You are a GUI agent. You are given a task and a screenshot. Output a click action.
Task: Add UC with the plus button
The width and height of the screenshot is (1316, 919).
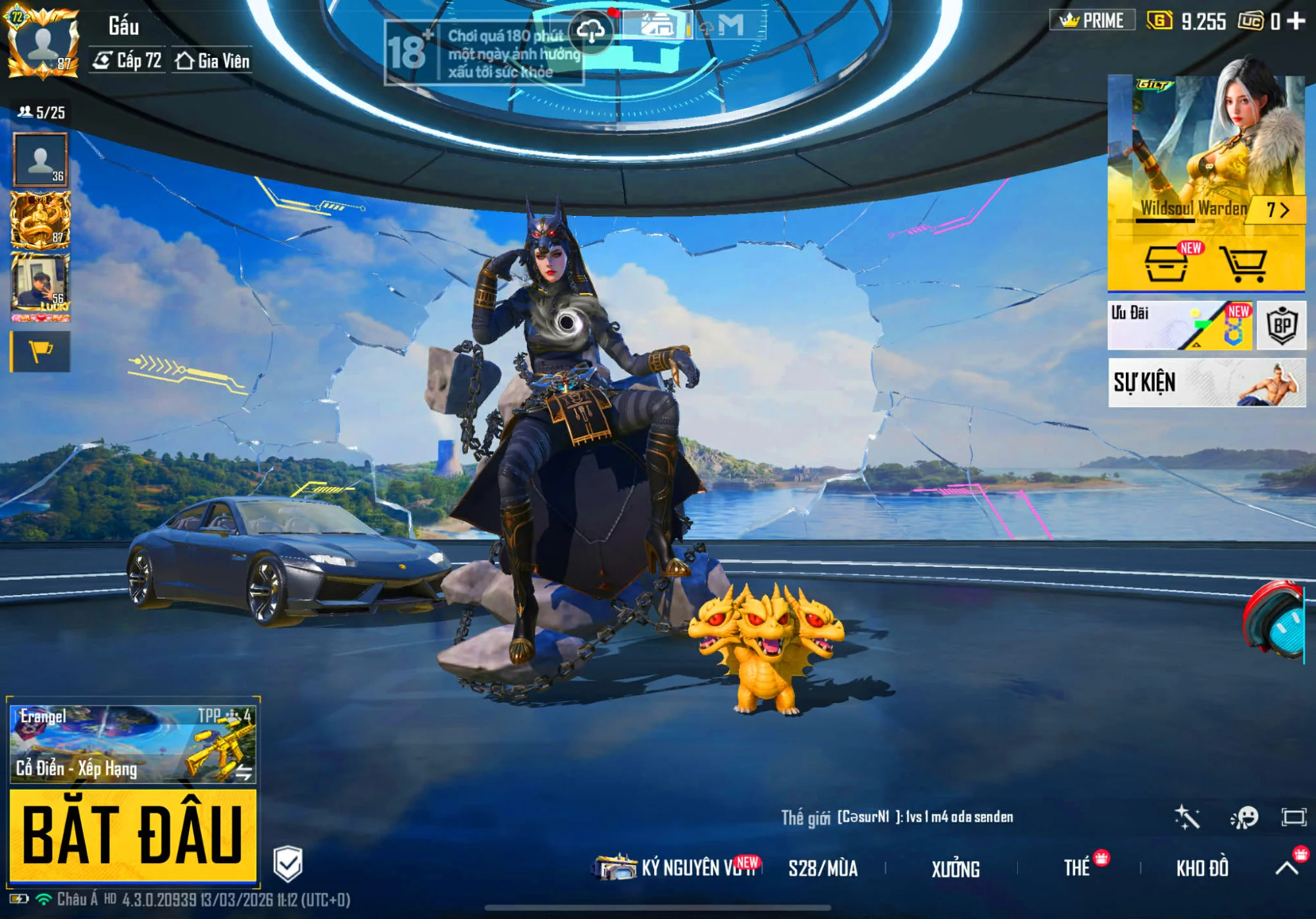click(x=1296, y=21)
